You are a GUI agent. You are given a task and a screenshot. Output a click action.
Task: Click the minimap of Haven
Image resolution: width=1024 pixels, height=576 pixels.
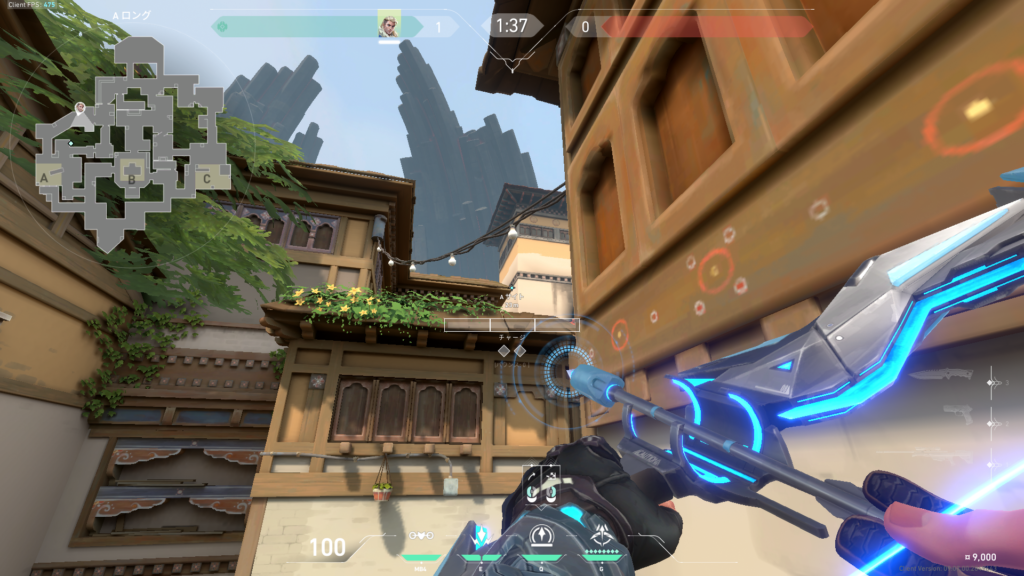128,140
